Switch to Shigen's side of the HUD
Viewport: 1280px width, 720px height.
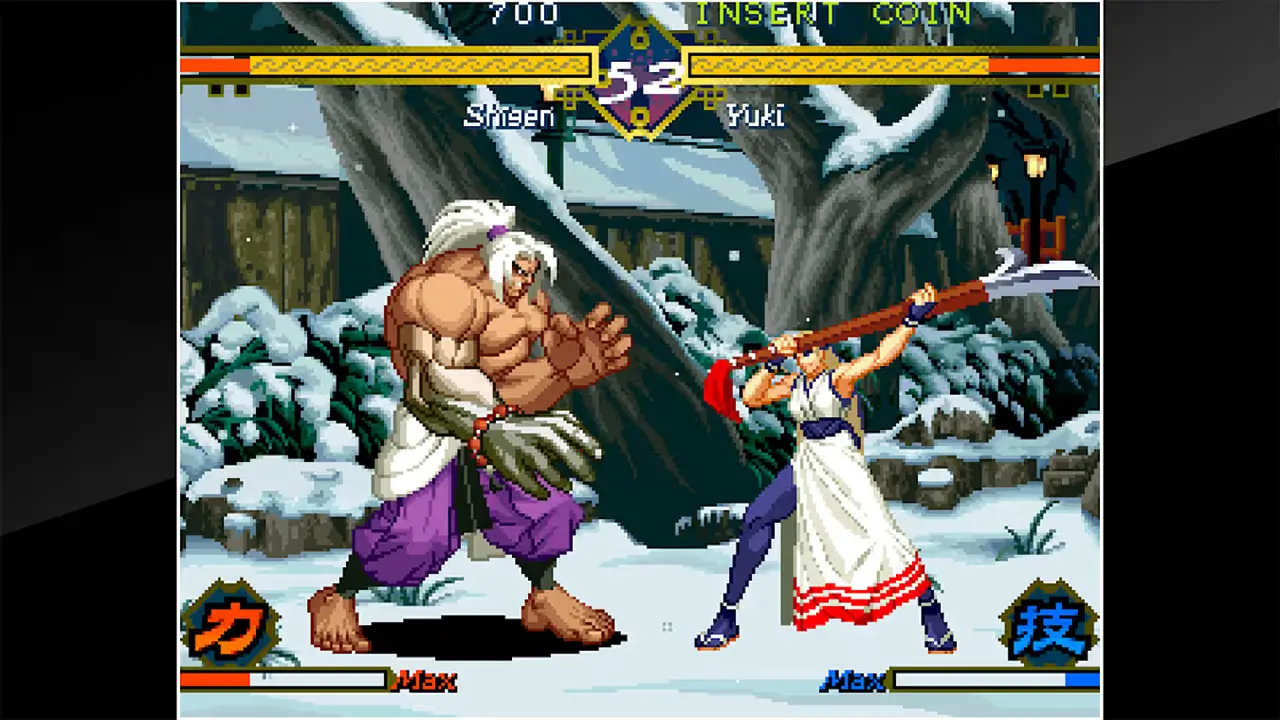point(400,63)
